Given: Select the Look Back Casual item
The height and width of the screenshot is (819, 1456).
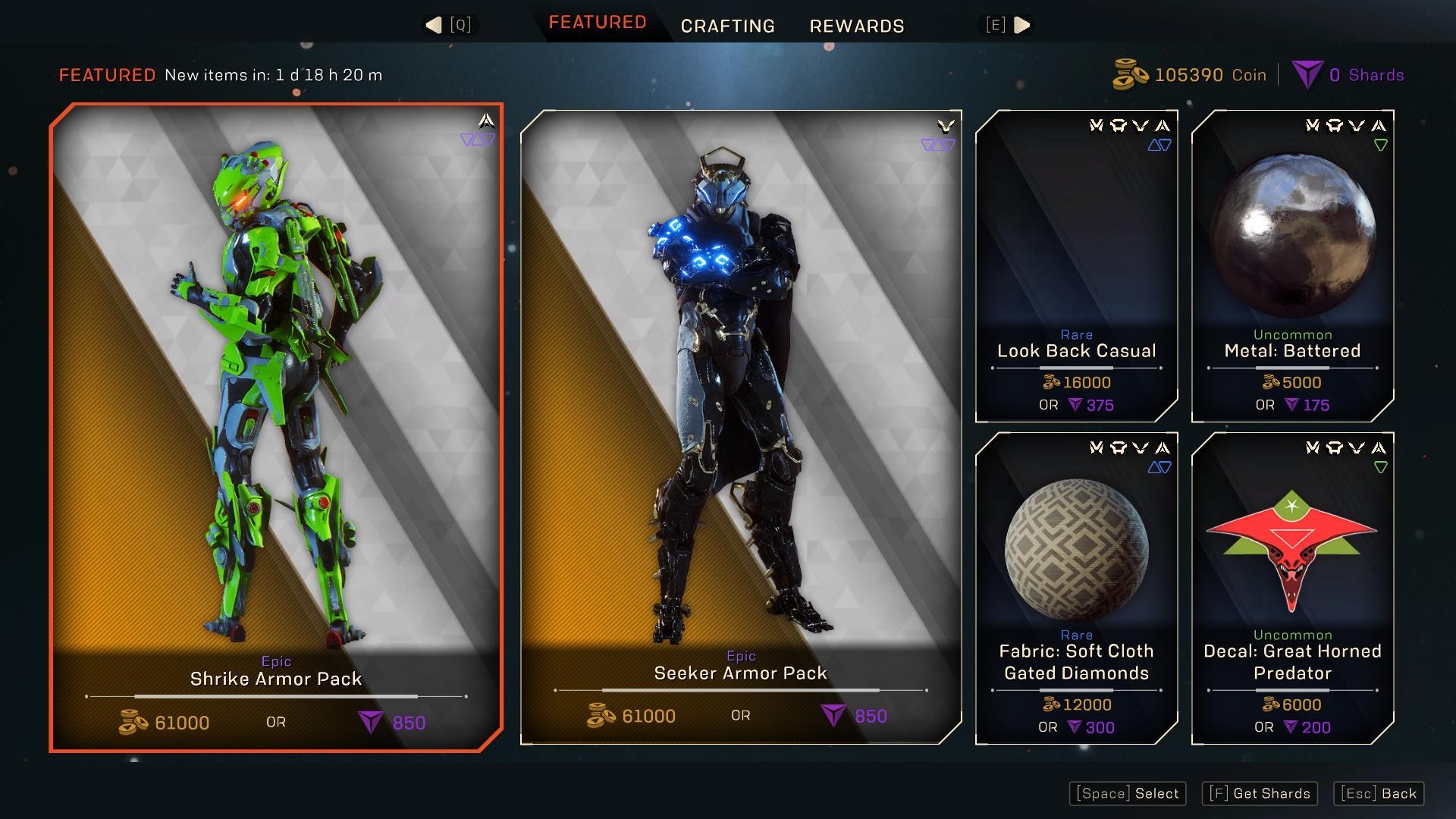Looking at the screenshot, I should point(1076,265).
